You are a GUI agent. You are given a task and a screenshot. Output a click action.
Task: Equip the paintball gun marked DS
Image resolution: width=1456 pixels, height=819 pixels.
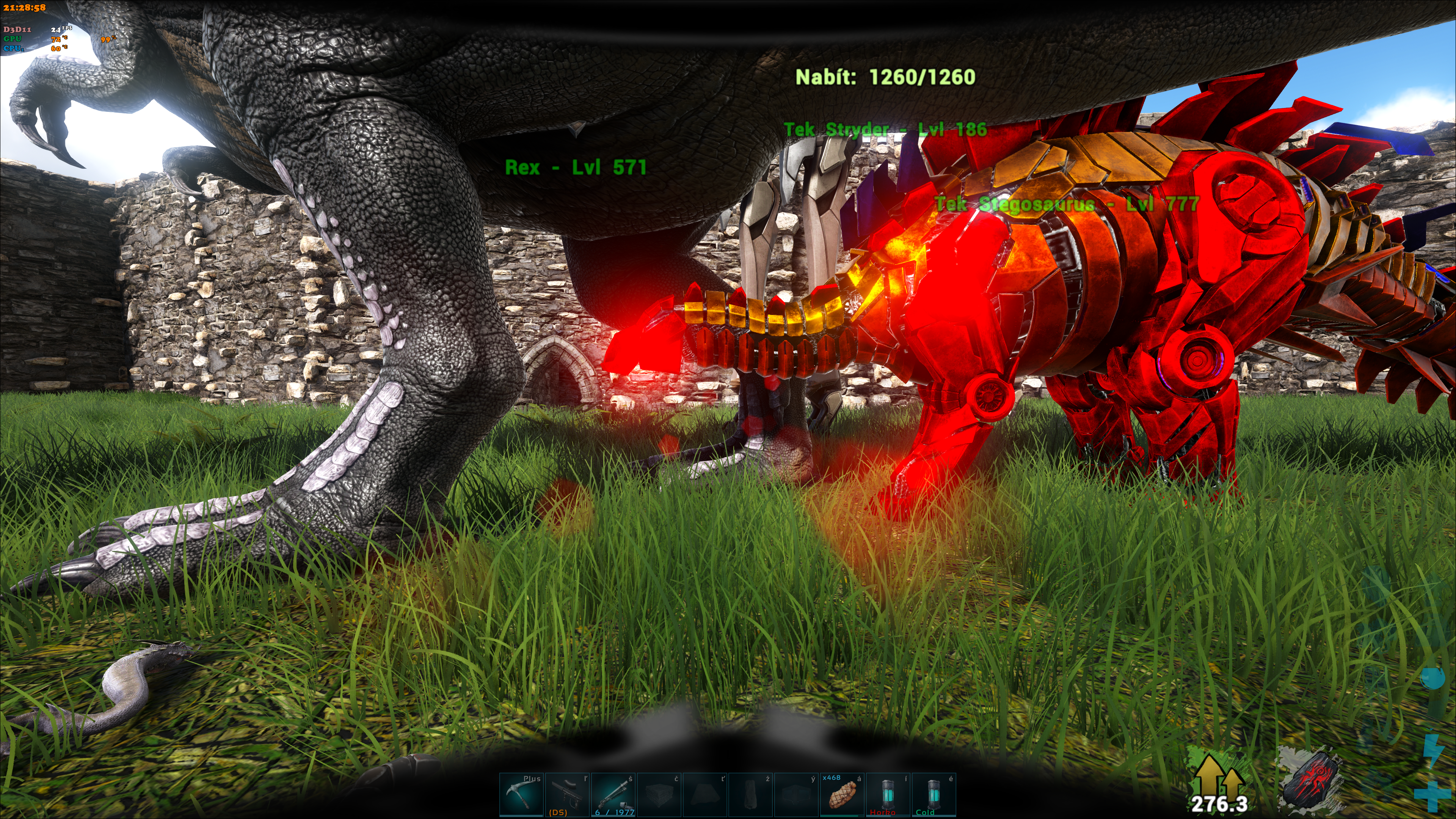pyautogui.click(x=567, y=795)
